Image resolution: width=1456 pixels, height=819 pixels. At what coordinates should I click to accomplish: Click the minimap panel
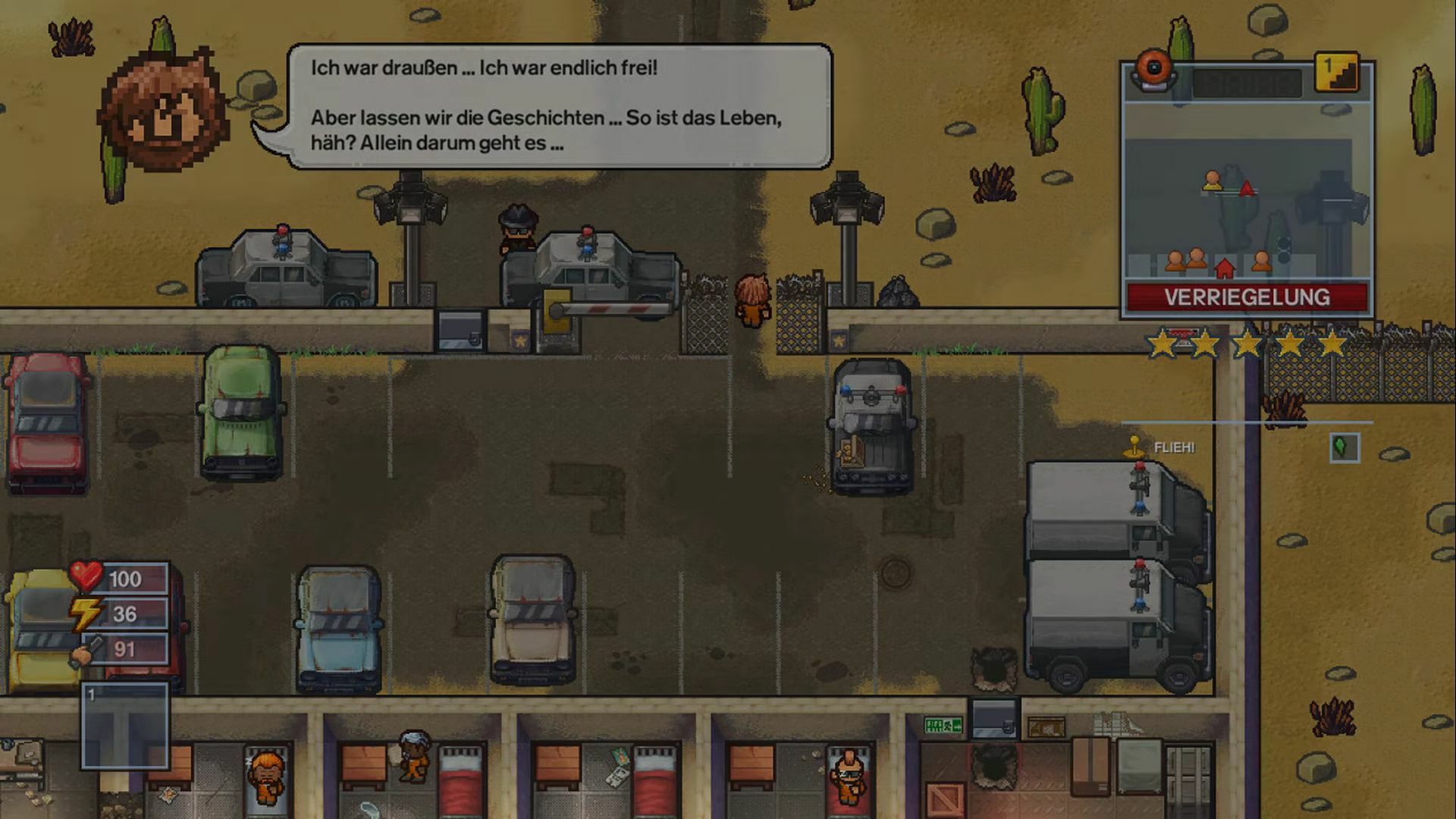tap(1247, 190)
